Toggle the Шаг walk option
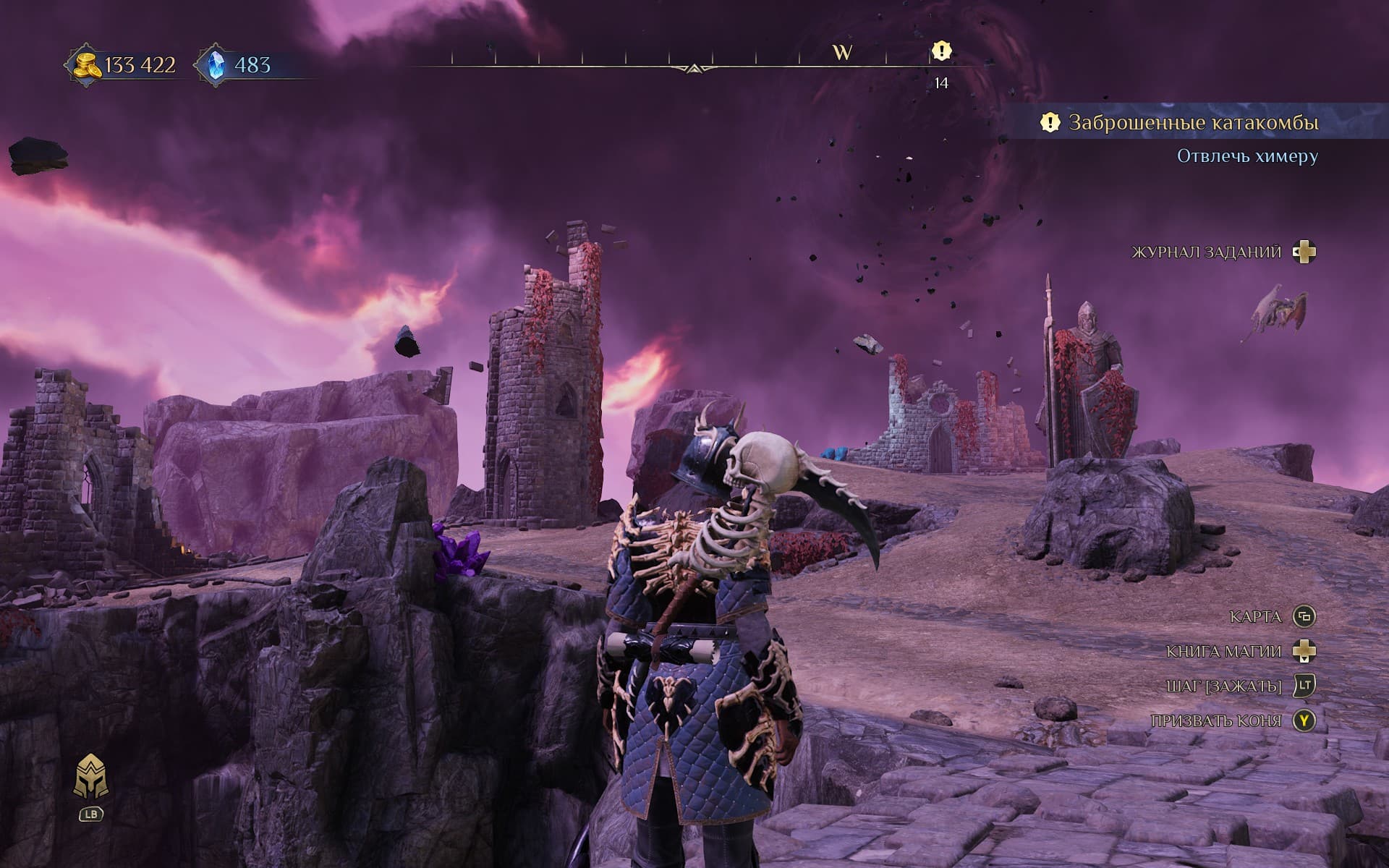 1223,686
